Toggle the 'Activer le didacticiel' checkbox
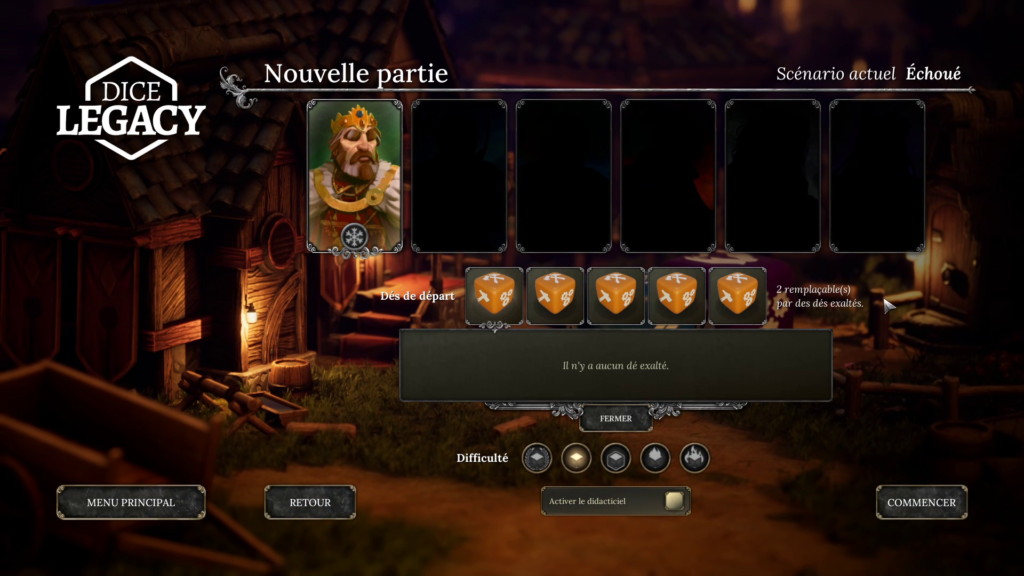The image size is (1024, 576). click(674, 501)
